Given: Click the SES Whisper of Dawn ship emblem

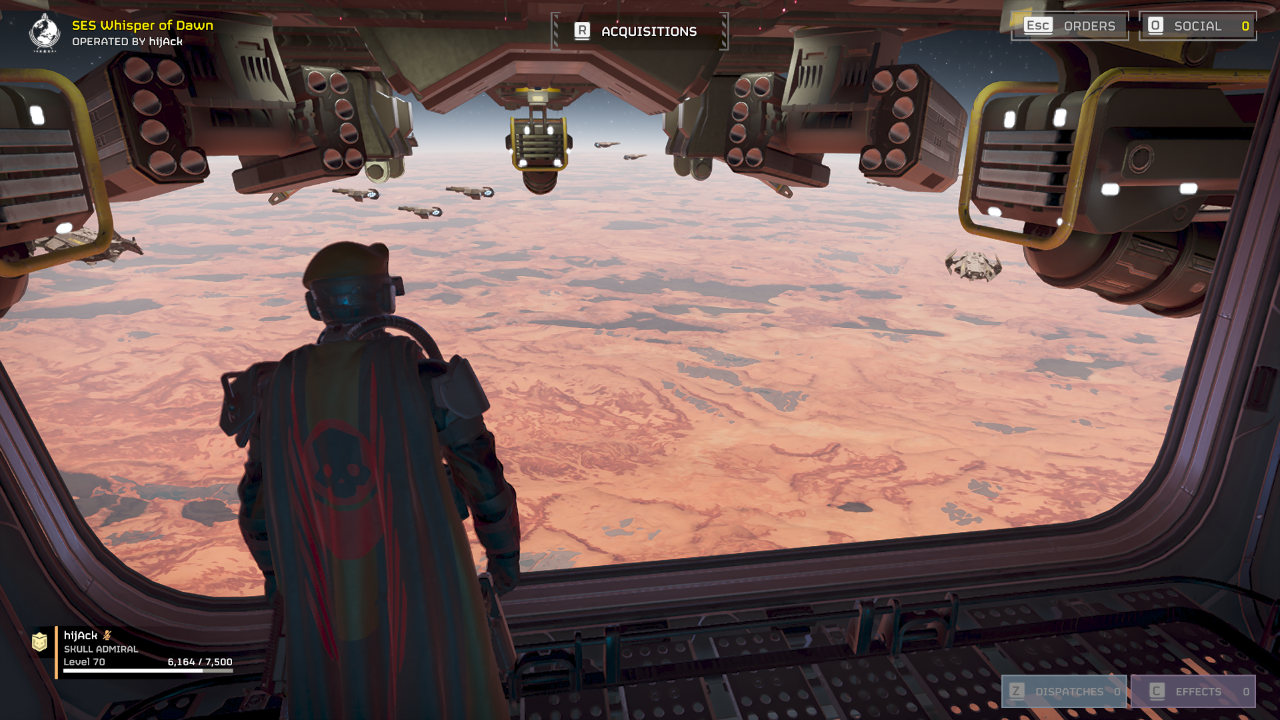Looking at the screenshot, I should [x=45, y=32].
